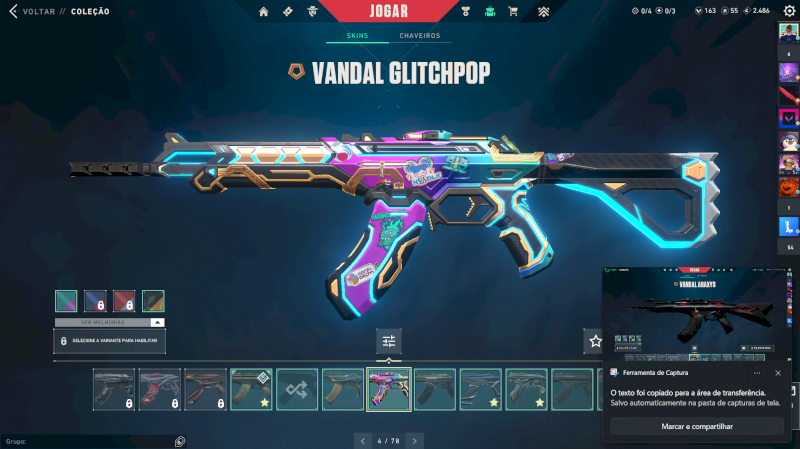800x449 pixels.
Task: Select the locked red variant swatch
Action: click(x=124, y=301)
